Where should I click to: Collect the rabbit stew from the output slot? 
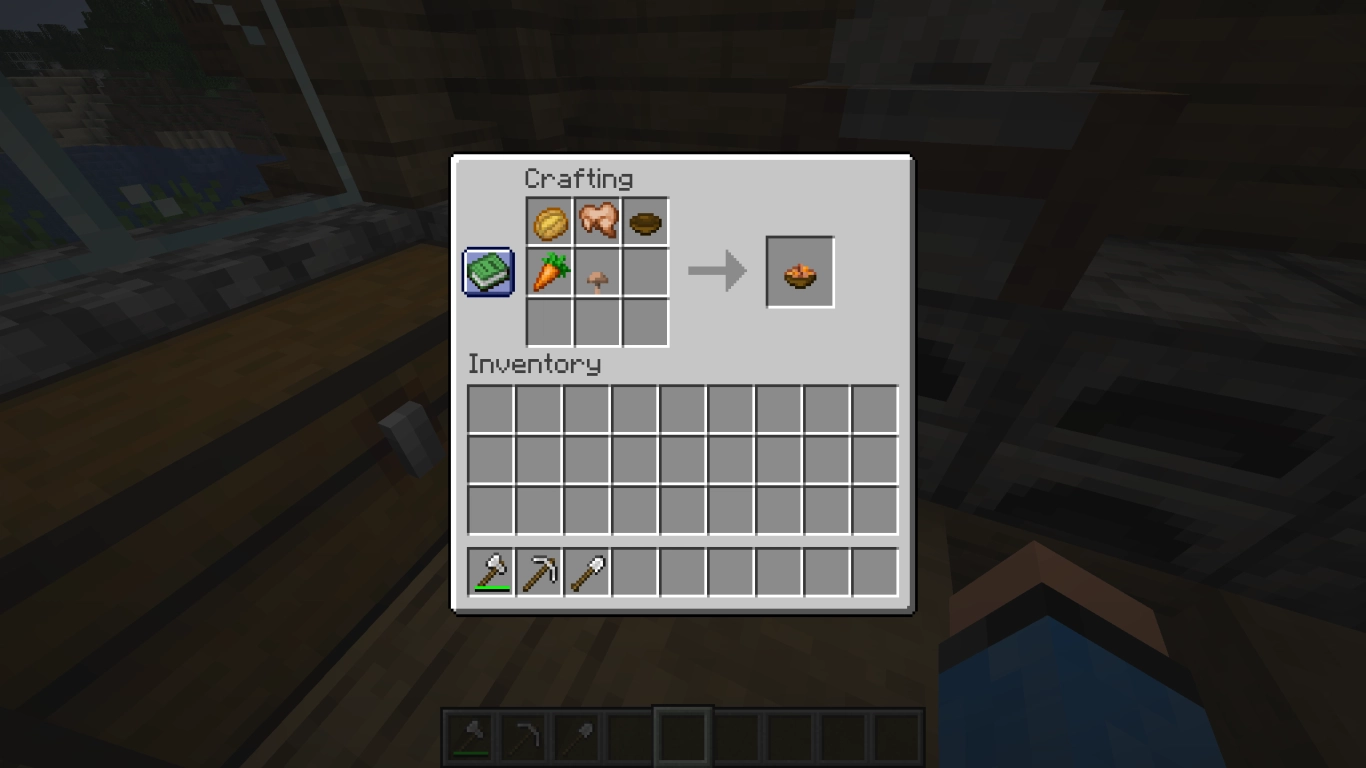coord(799,270)
